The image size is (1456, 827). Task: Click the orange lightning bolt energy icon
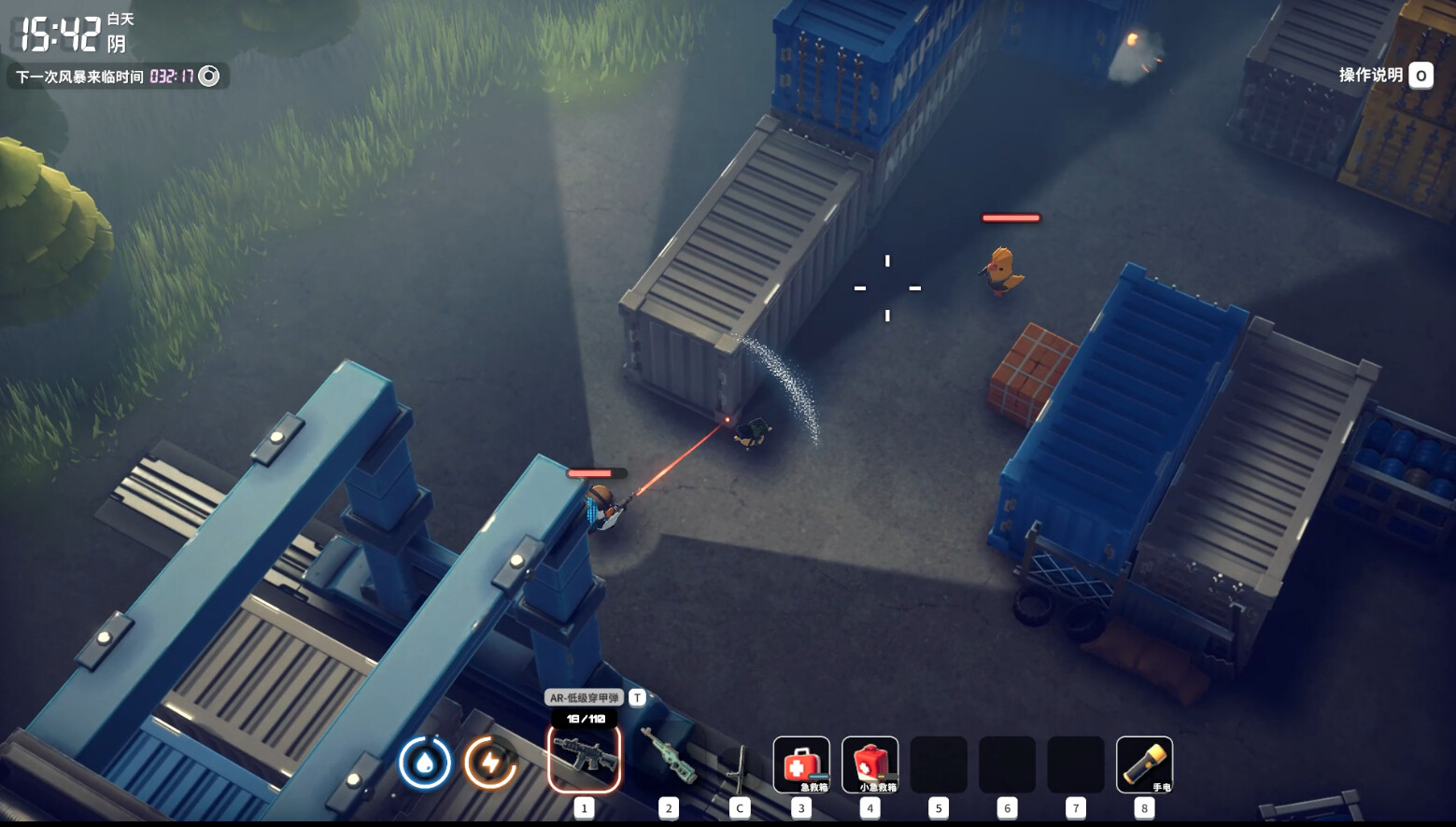click(490, 763)
